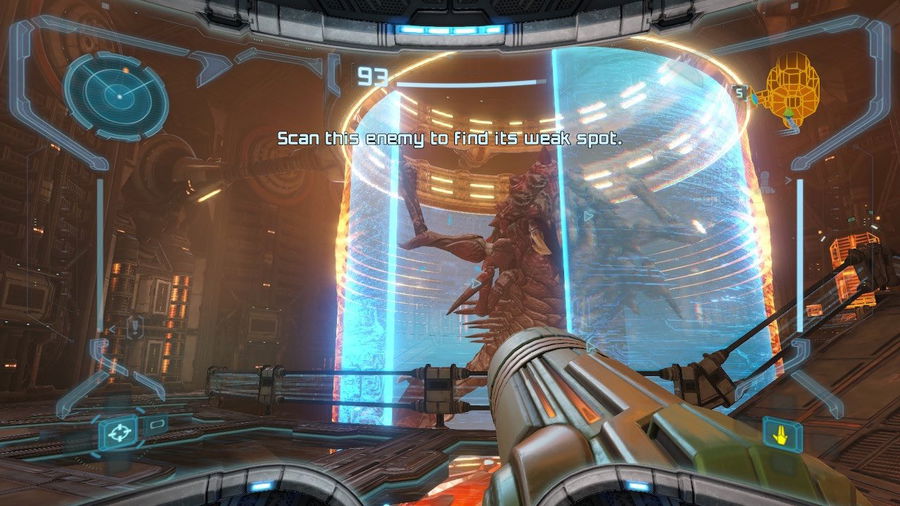This screenshot has height=506, width=900.
Task: Click the circular enemy radar
Action: 116,93
